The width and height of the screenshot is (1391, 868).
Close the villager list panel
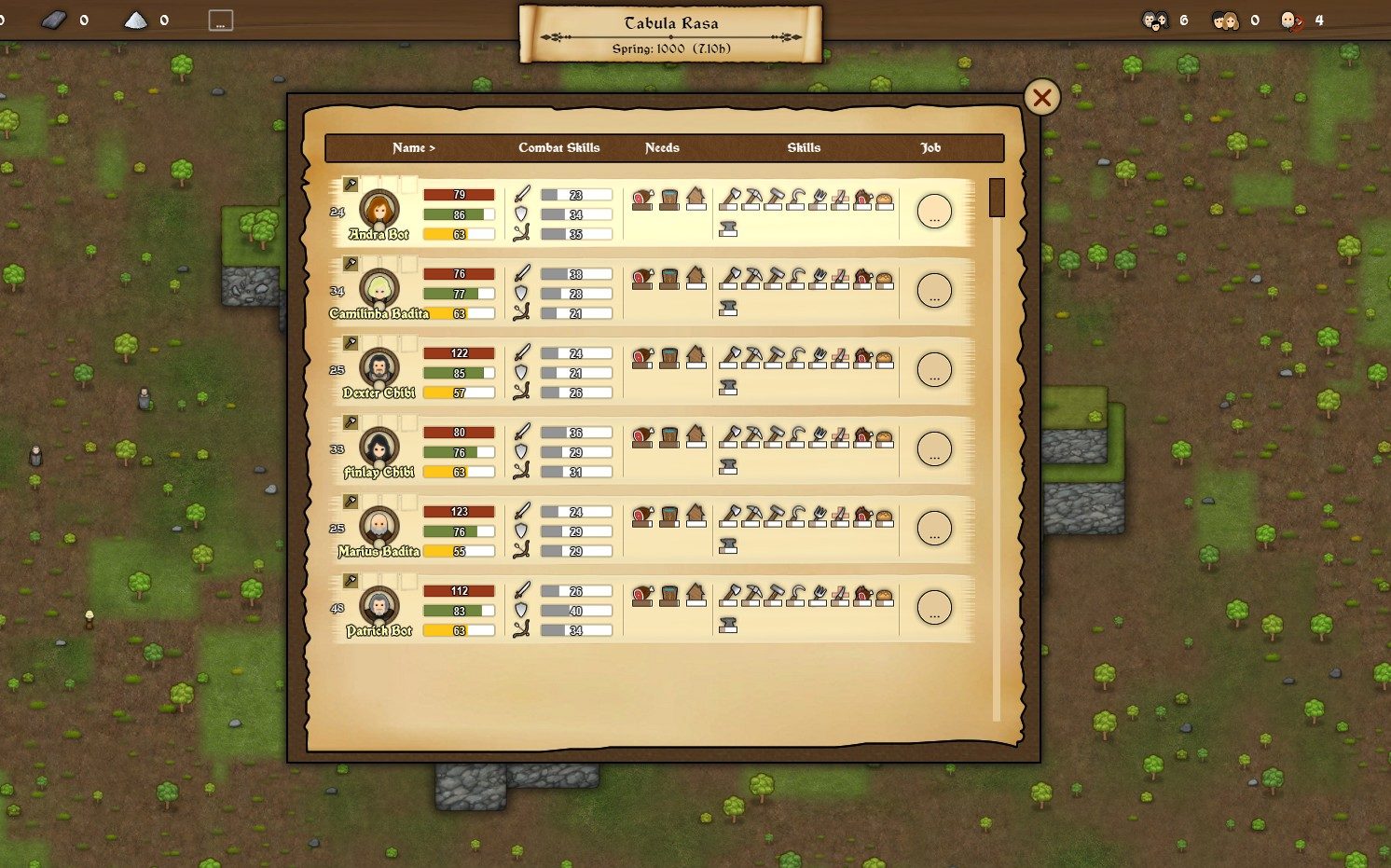click(1041, 97)
